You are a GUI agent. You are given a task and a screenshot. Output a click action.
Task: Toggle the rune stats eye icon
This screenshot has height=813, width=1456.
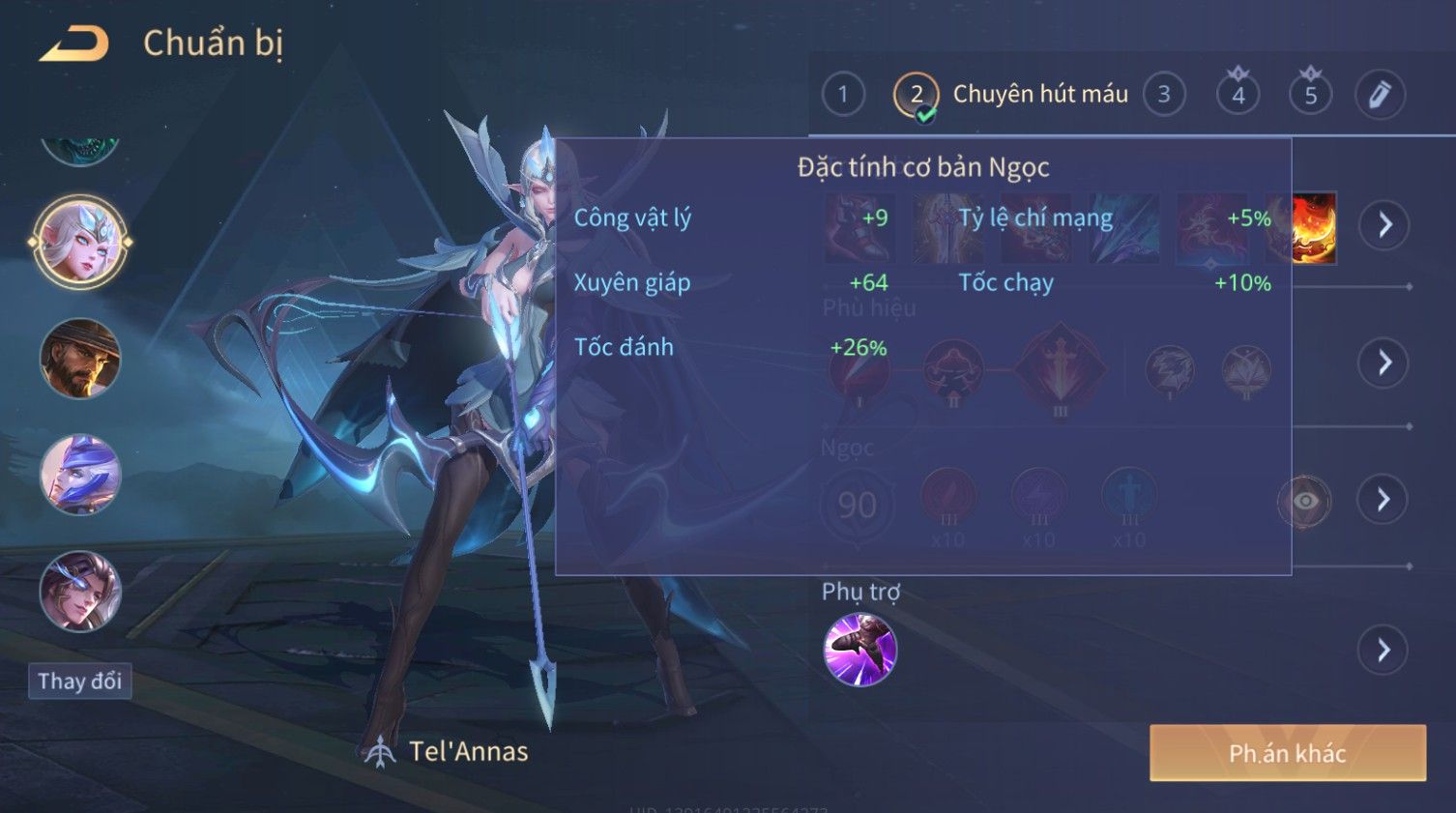1304,501
